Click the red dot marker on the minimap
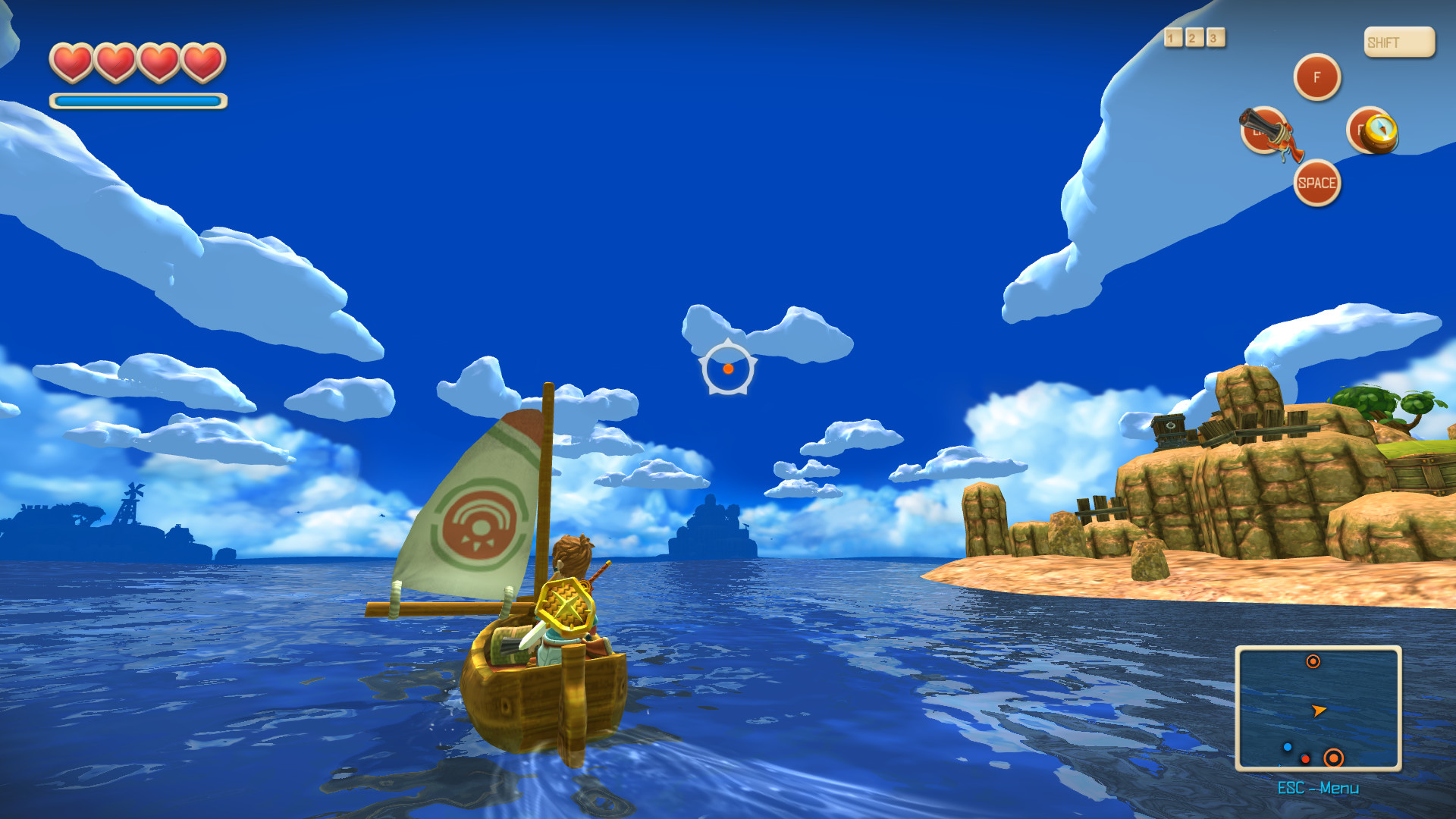Image resolution: width=1456 pixels, height=819 pixels. pos(1305,758)
